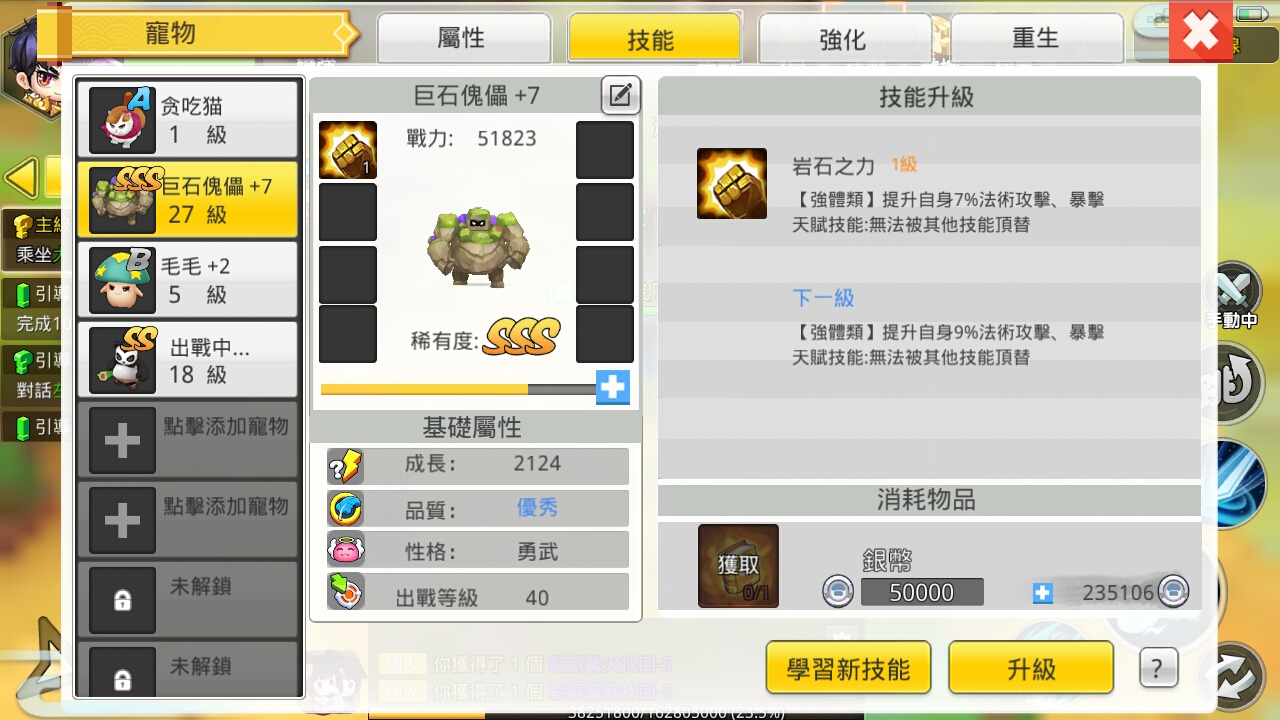Click the coin icon beside the 50000 cost
This screenshot has height=720, width=1280.
pos(838,591)
